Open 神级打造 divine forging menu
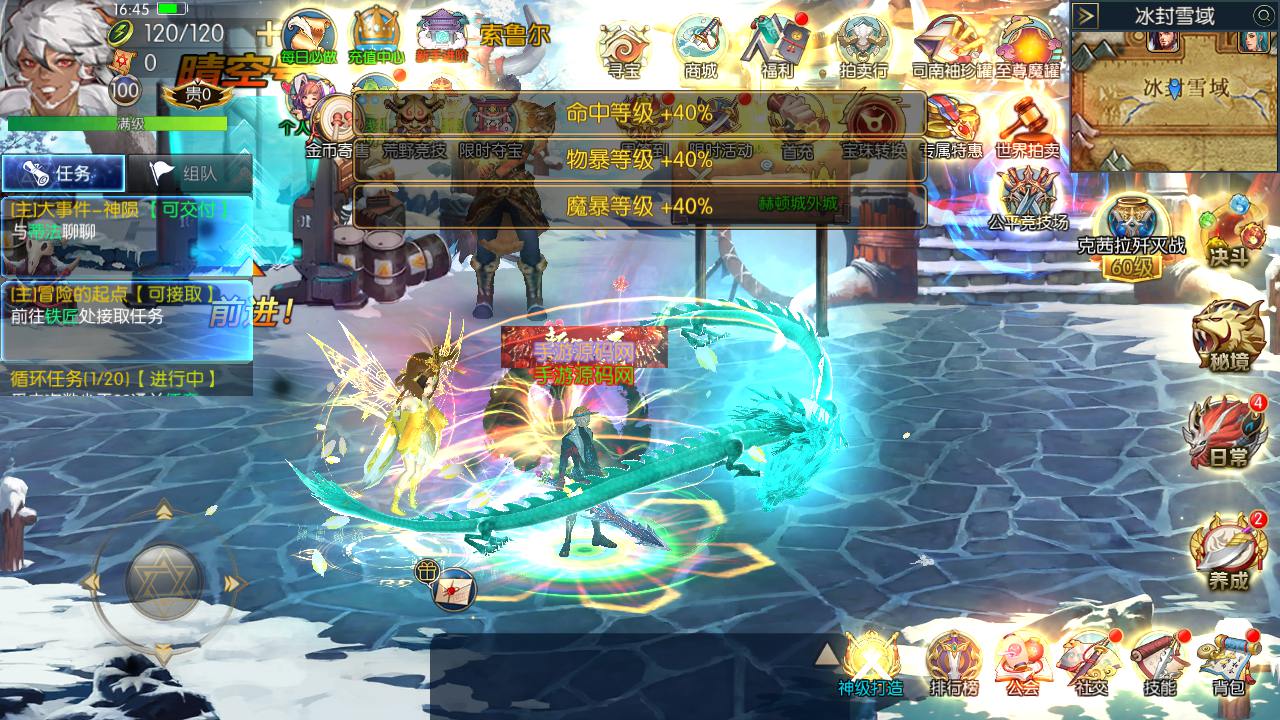The width and height of the screenshot is (1280, 720). coord(870,663)
